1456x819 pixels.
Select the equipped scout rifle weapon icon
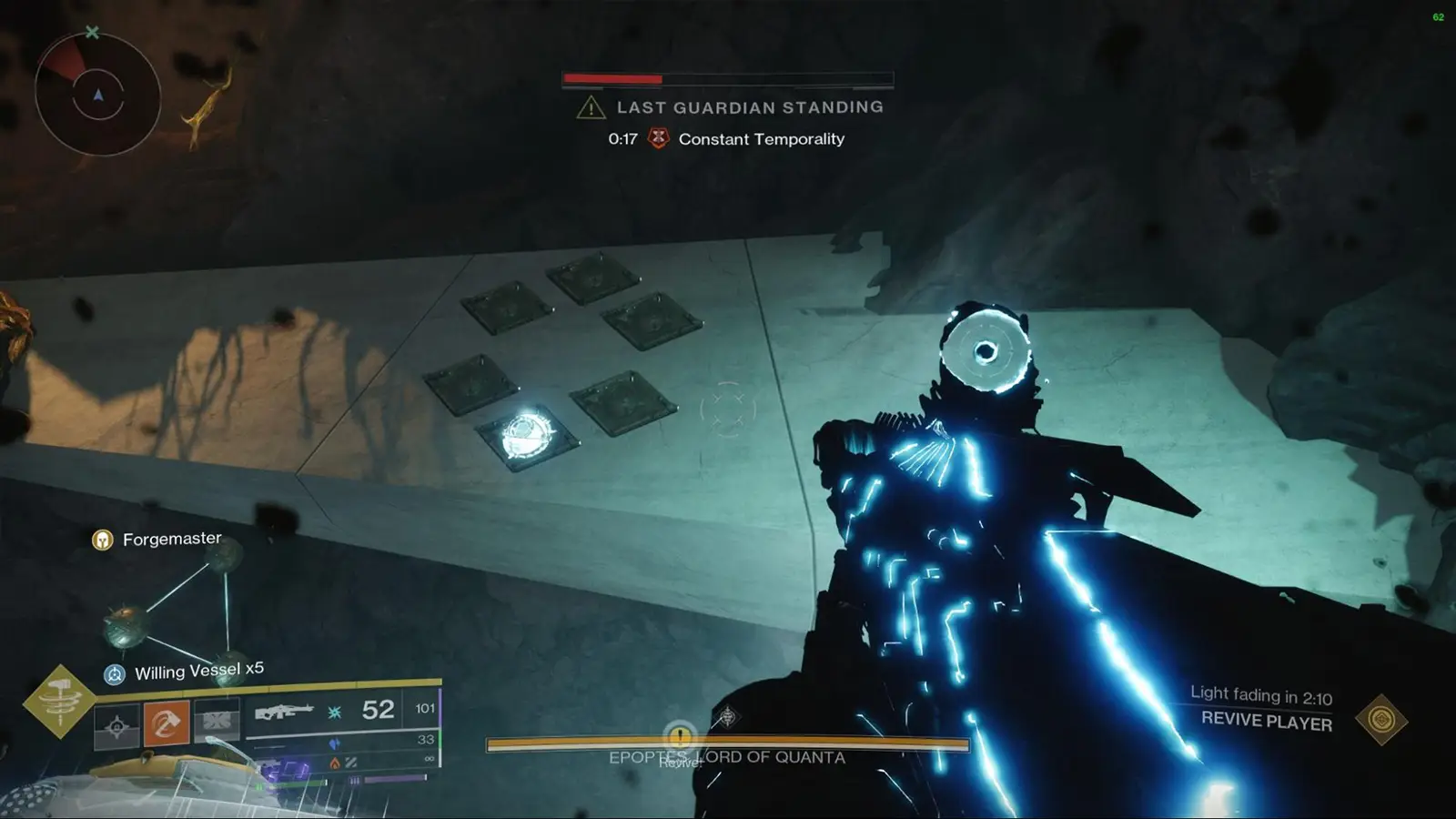(x=285, y=713)
